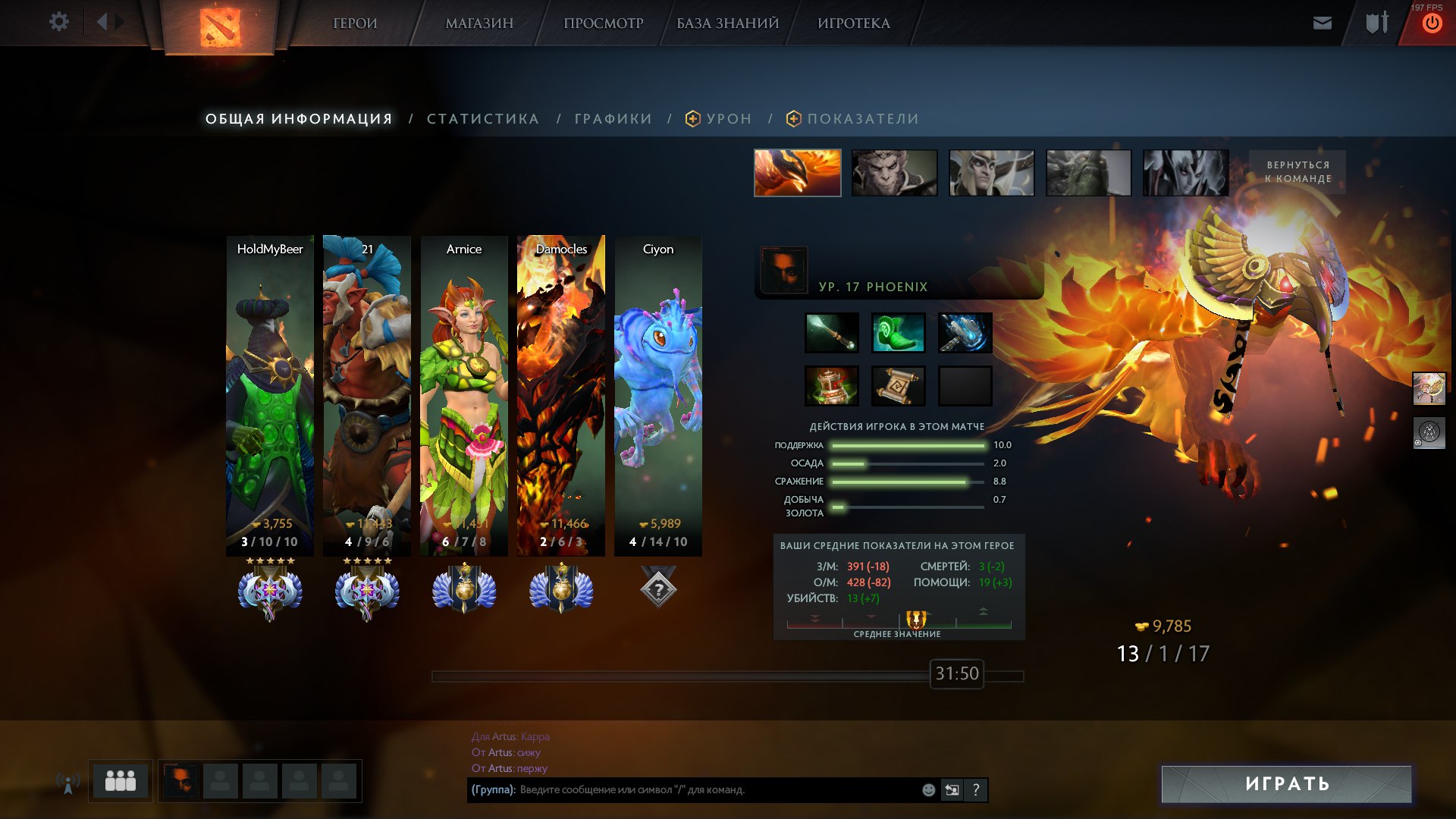Screen dimensions: 1456x819
Task: Click the ИГРАТЬ play button
Action: [x=1286, y=783]
